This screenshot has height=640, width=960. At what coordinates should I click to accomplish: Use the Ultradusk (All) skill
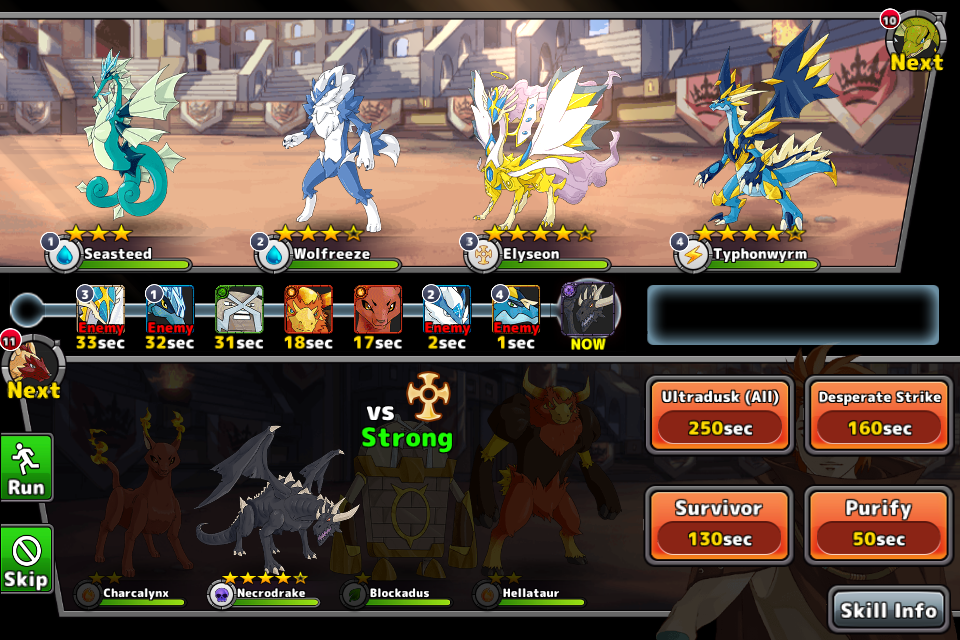(720, 413)
